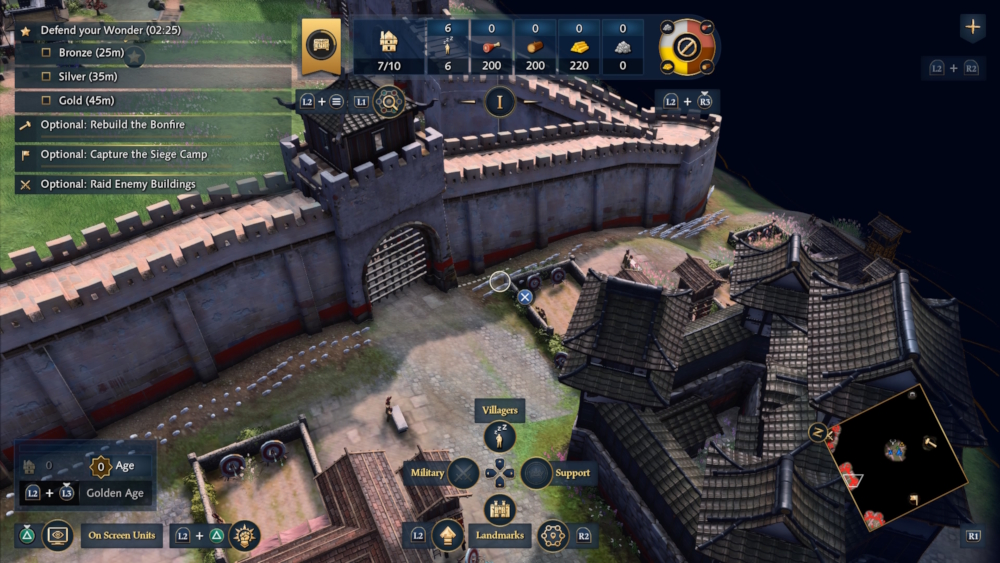Click the lion crest icon
The height and width of the screenshot is (563, 1000).
tap(244, 536)
